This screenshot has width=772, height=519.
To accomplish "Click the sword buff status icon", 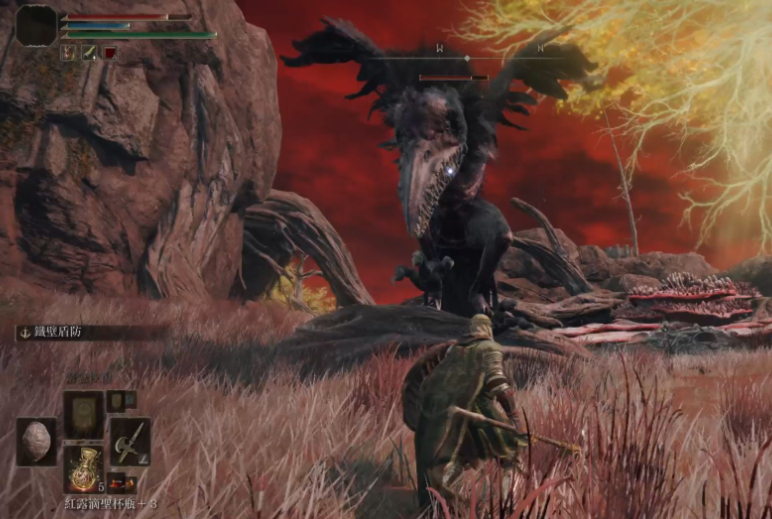I will pyautogui.click(x=89, y=52).
